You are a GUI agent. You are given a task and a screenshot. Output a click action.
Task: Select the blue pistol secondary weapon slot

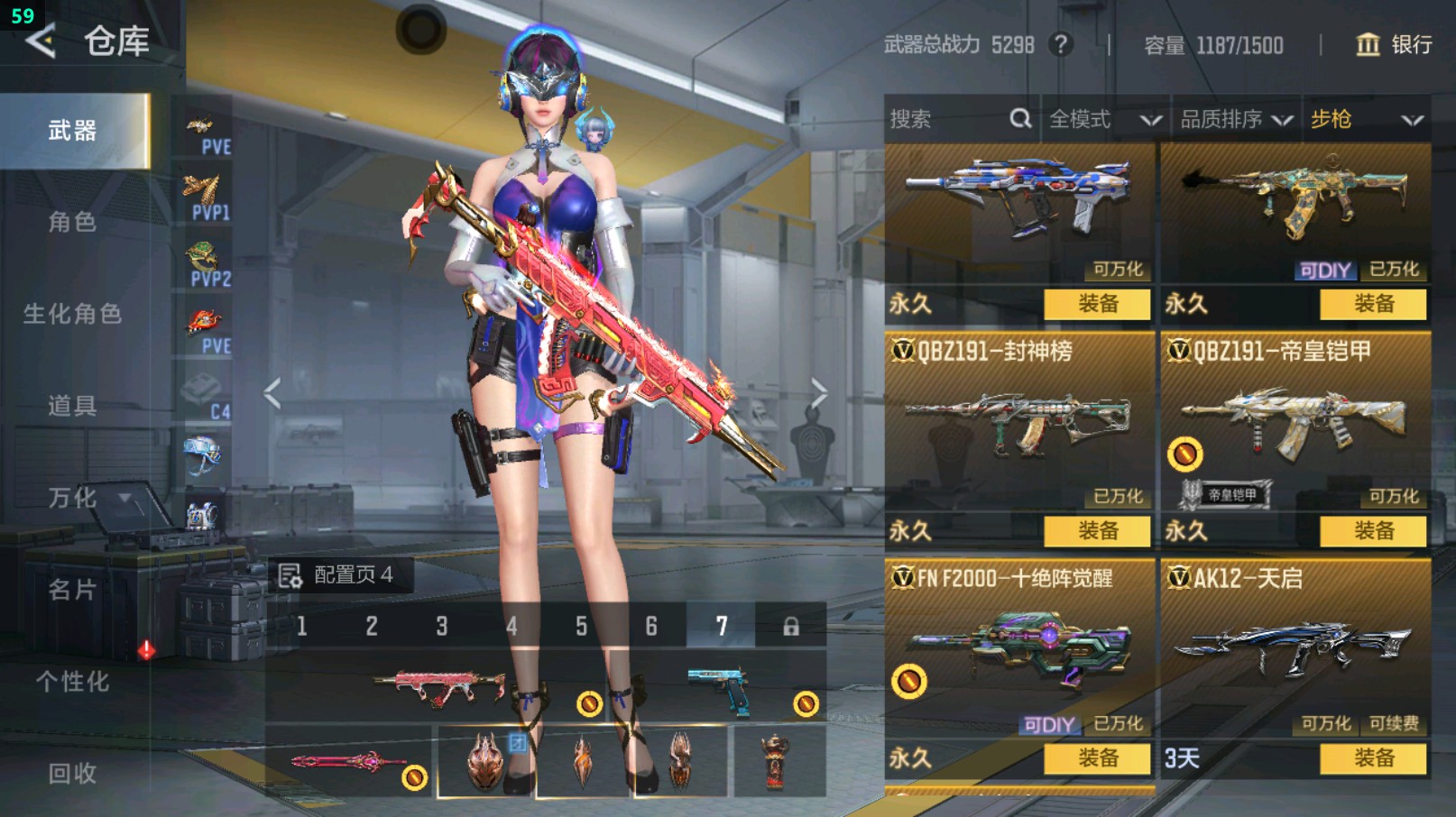point(719,689)
